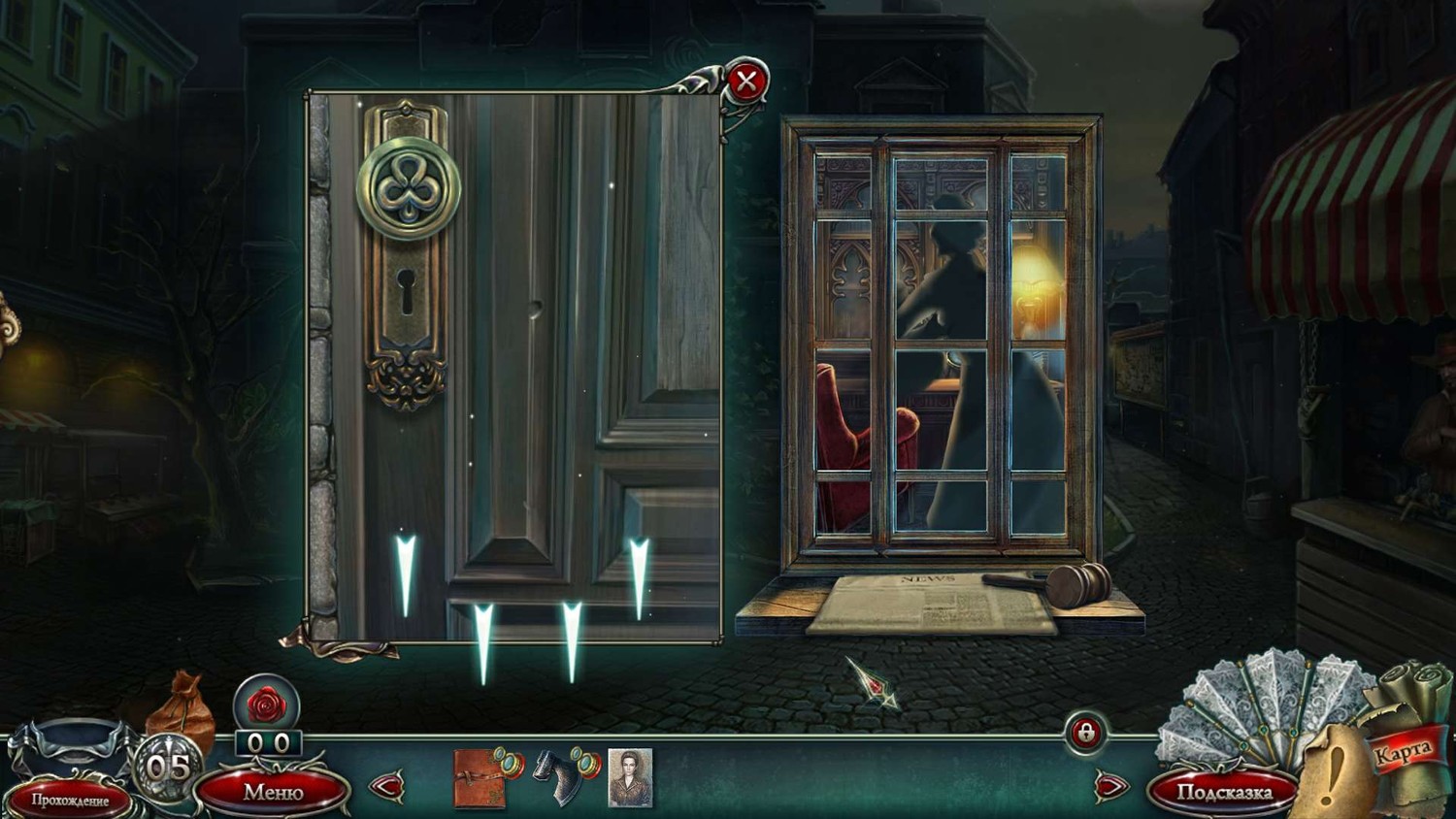1456x819 pixels.
Task: Open the Прохождение walkthrough guide
Action: [x=70, y=800]
